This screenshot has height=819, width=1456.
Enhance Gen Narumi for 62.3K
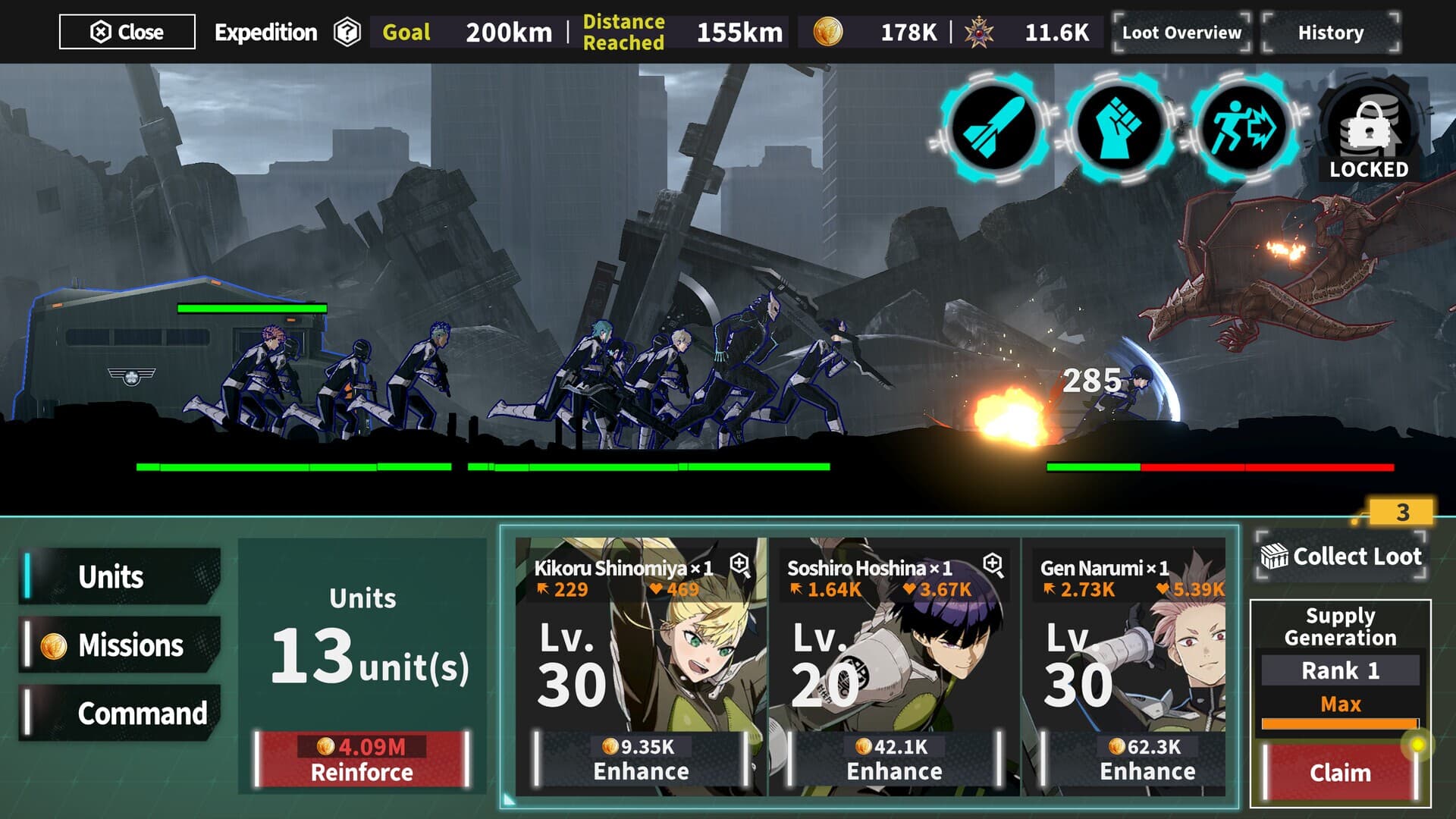[x=1146, y=758]
